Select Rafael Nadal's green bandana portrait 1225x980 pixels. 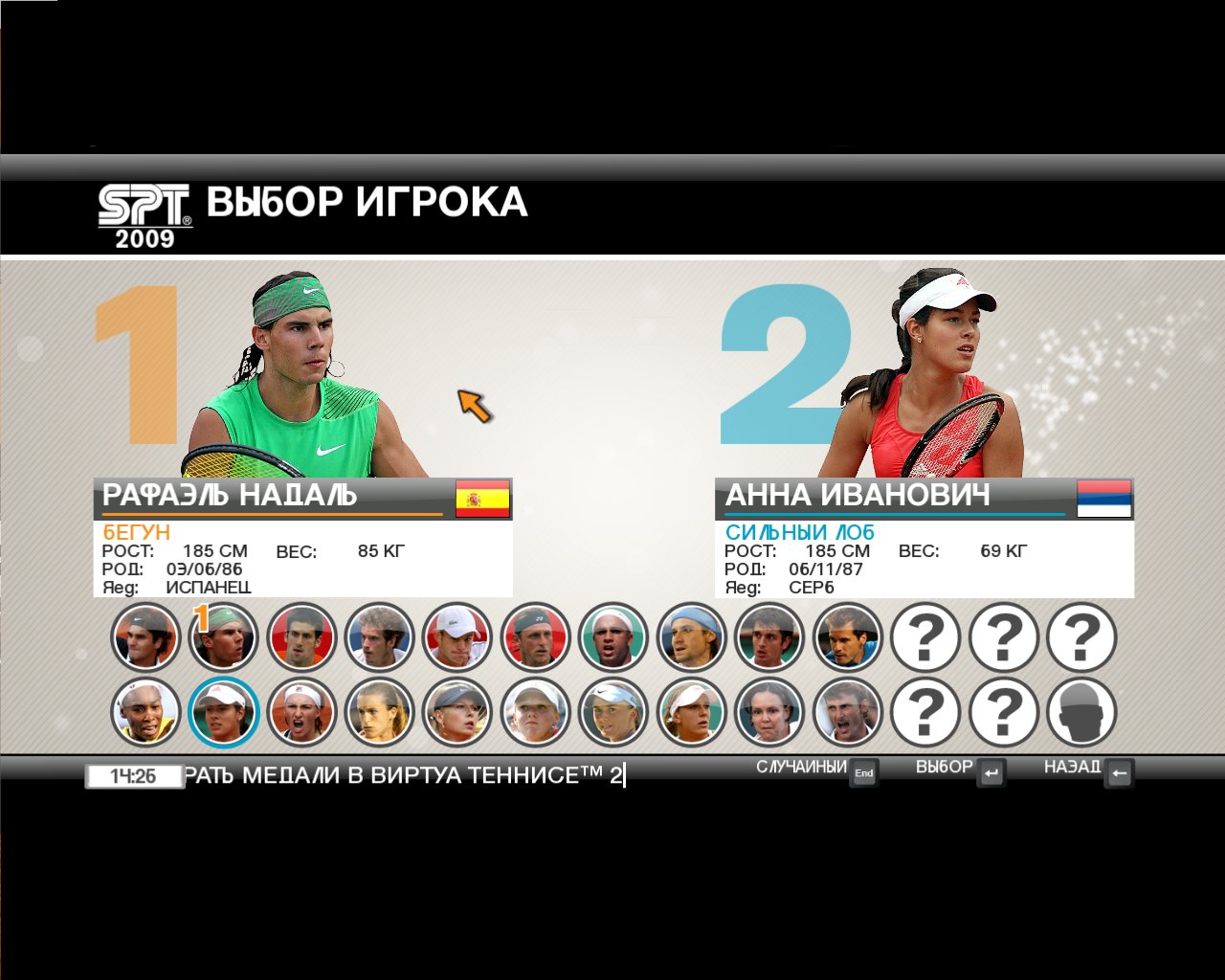point(224,636)
